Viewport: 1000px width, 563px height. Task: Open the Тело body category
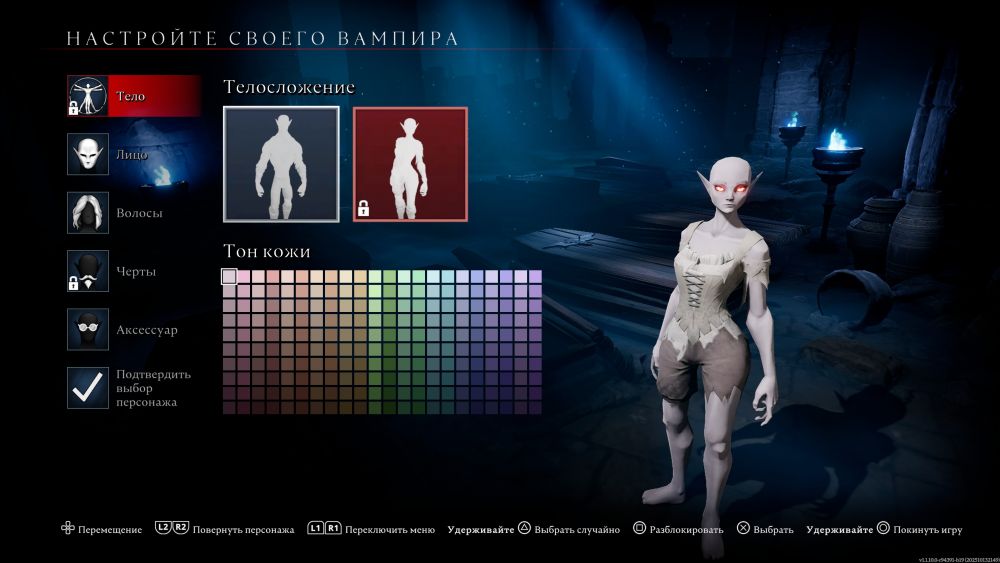point(133,96)
